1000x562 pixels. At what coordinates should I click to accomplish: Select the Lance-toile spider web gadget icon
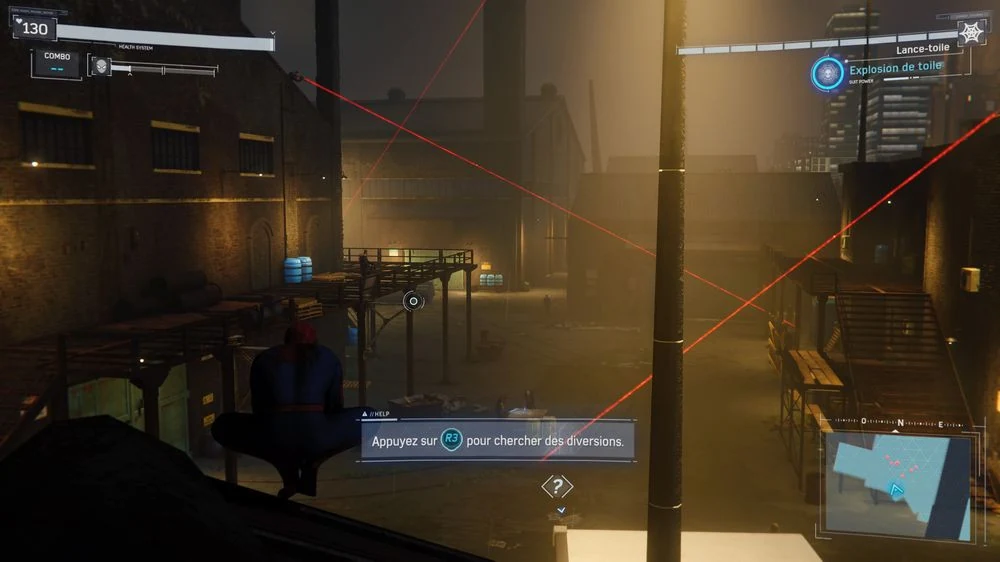[971, 32]
